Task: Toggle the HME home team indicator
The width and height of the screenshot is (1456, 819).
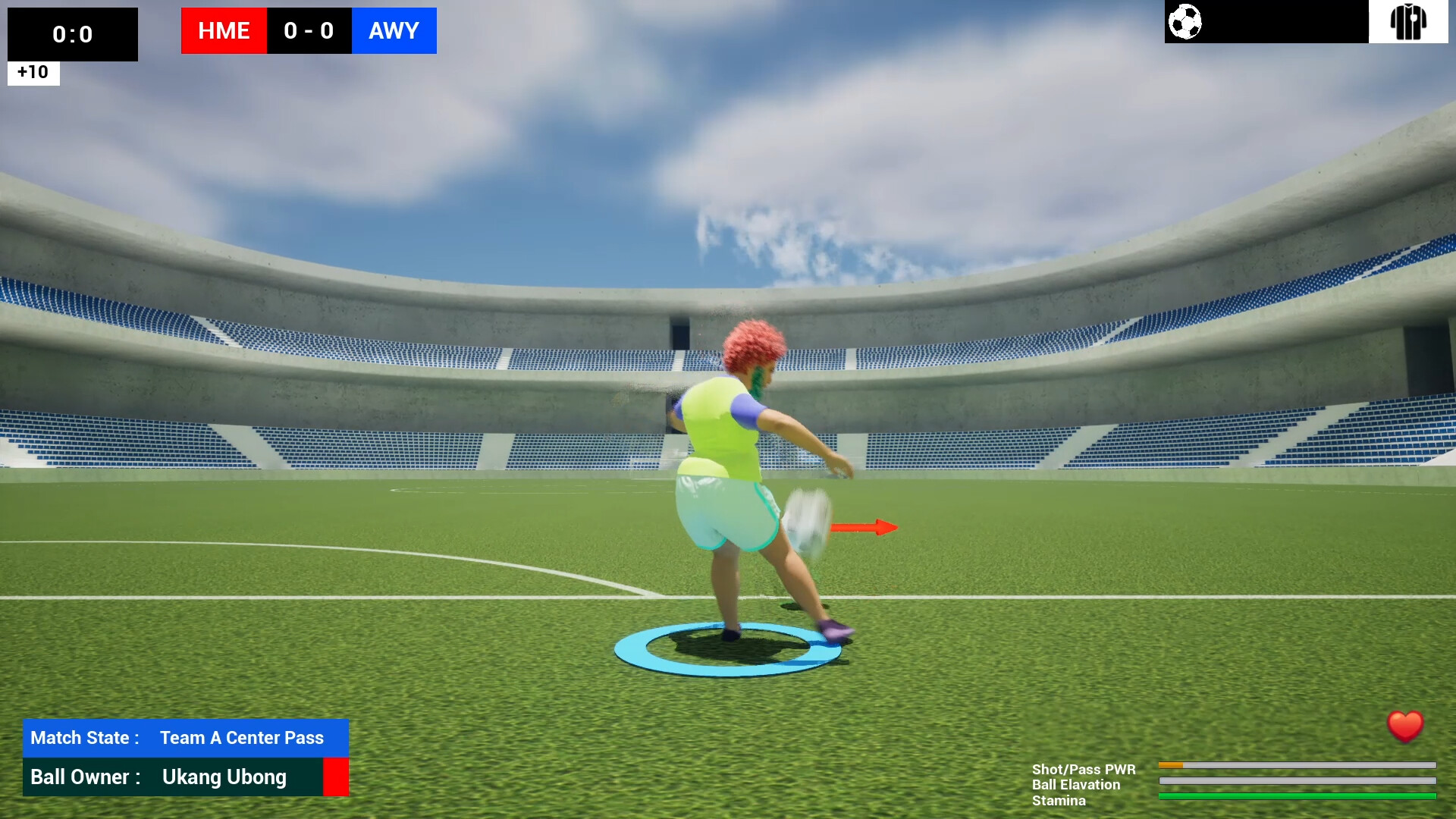Action: 223,31
